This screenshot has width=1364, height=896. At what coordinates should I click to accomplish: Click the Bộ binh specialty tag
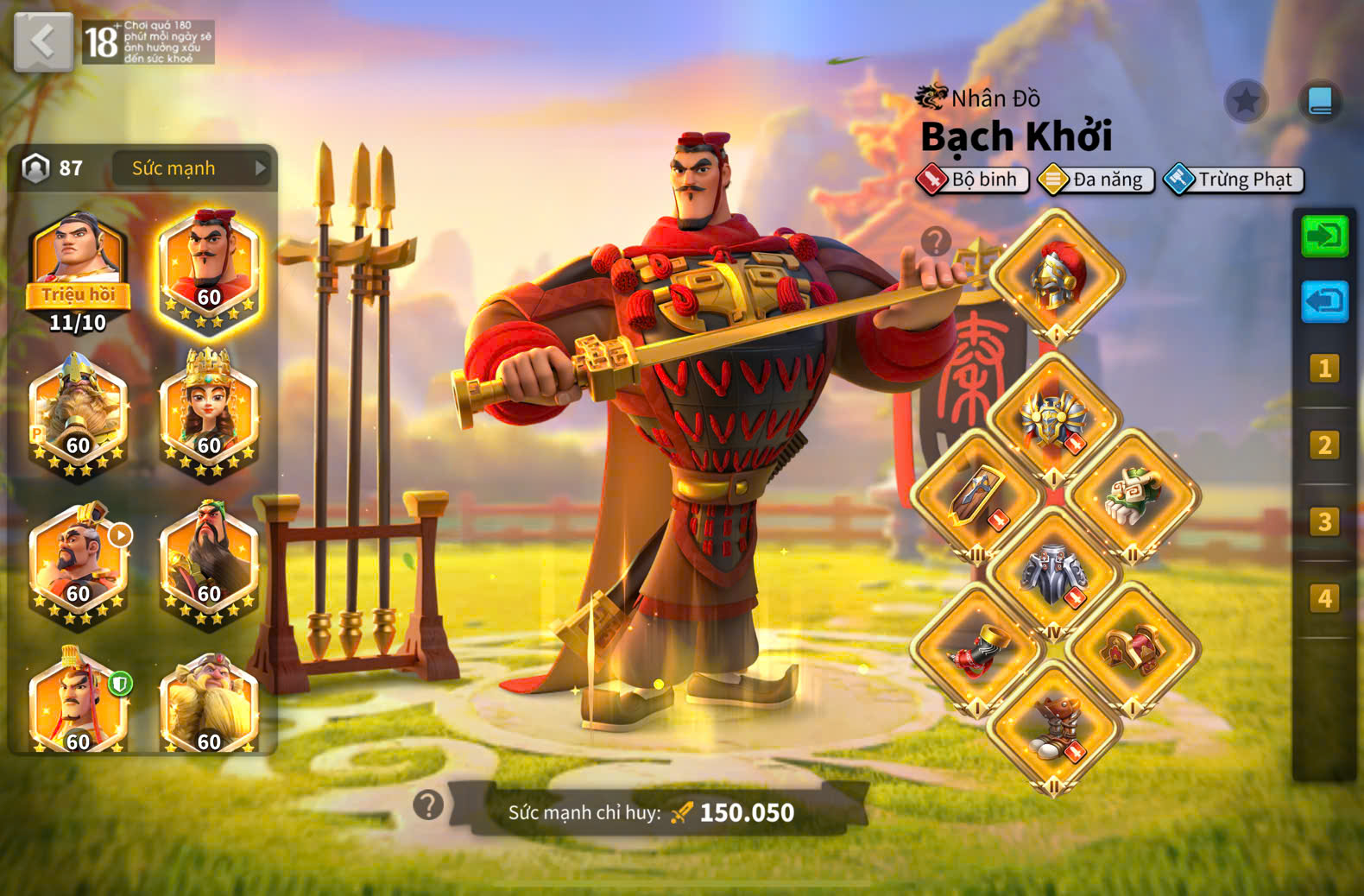[973, 180]
